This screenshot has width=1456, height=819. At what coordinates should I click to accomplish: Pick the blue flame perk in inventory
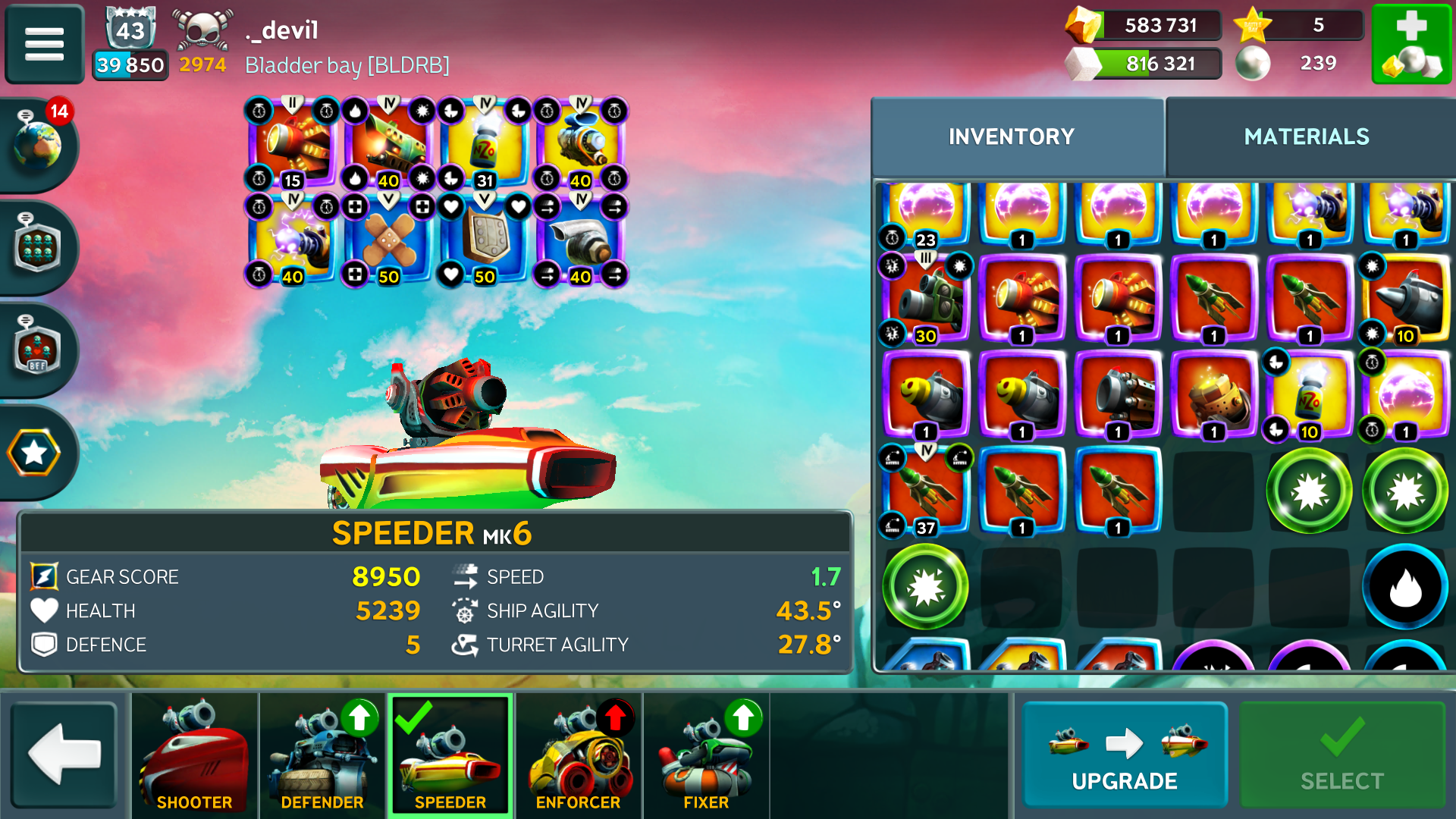[1404, 587]
